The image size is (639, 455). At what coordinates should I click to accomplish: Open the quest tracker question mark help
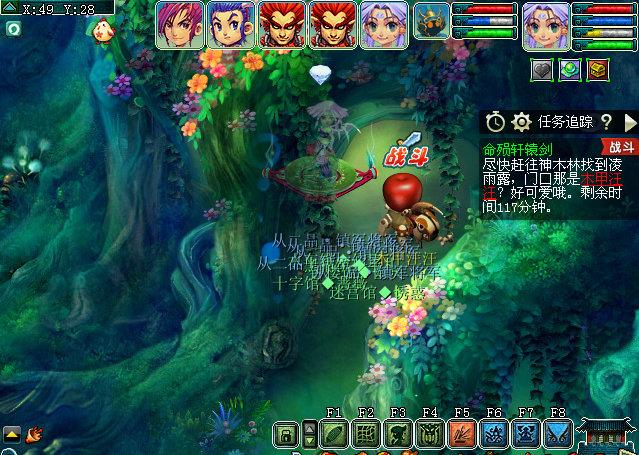coord(606,122)
